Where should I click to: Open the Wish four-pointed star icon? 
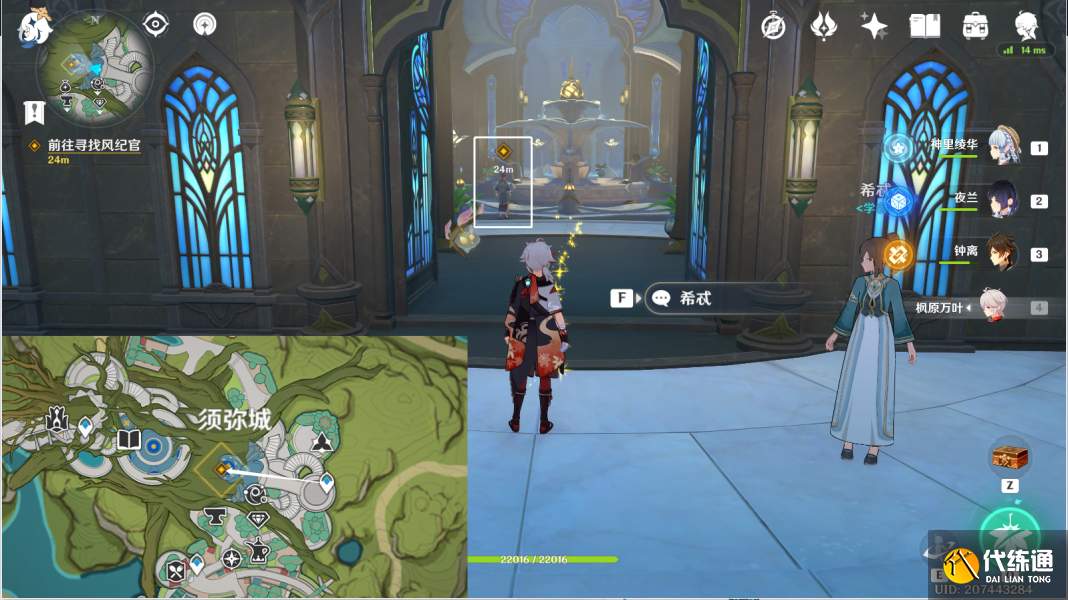(874, 26)
